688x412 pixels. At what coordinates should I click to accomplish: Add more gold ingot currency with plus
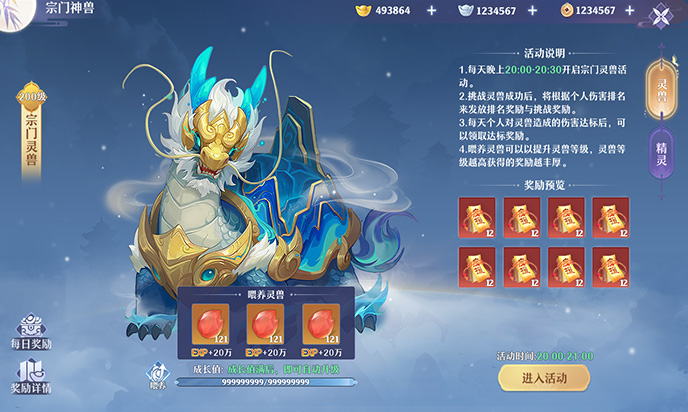point(432,10)
